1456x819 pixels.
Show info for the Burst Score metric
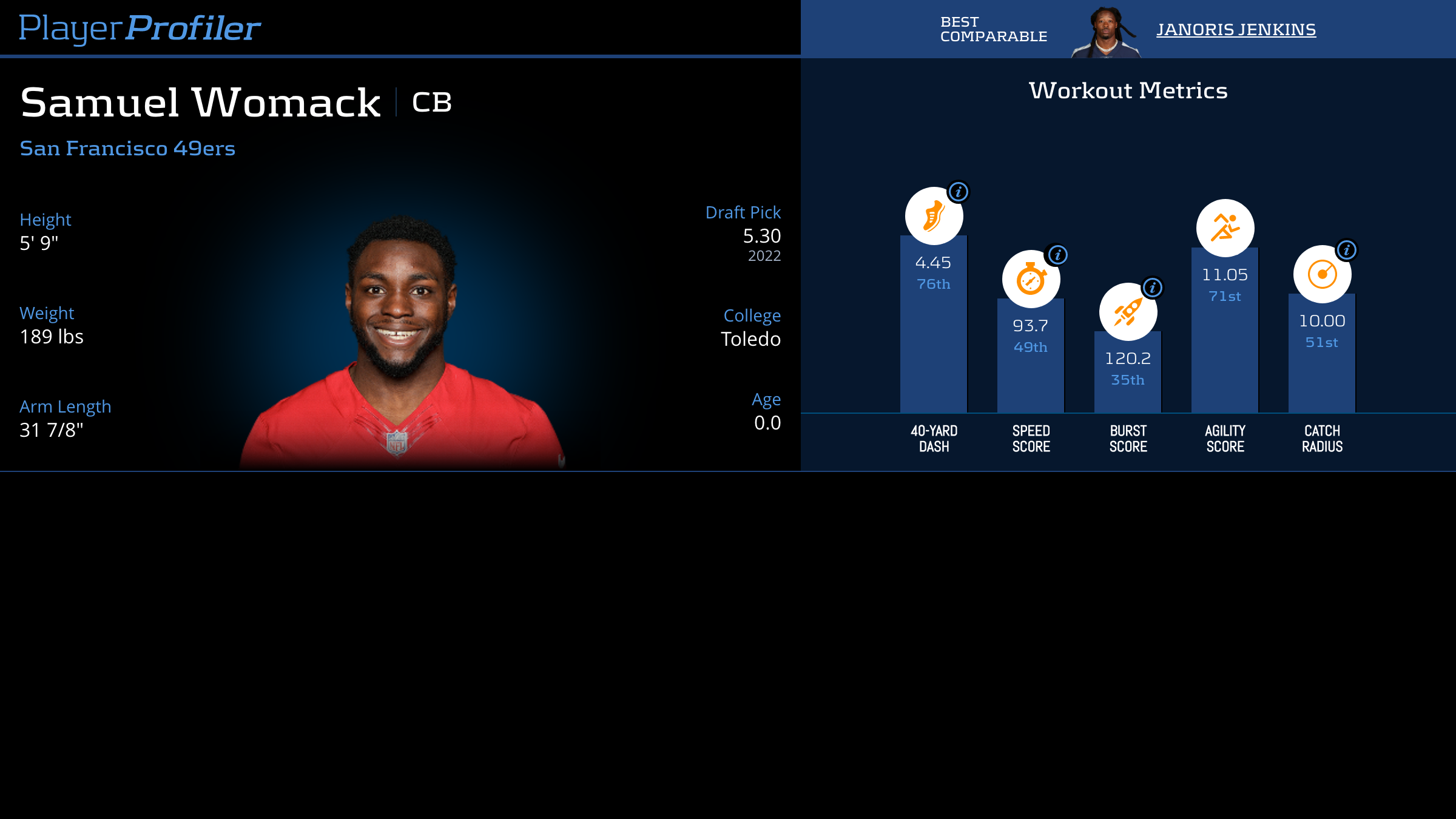click(x=1153, y=288)
